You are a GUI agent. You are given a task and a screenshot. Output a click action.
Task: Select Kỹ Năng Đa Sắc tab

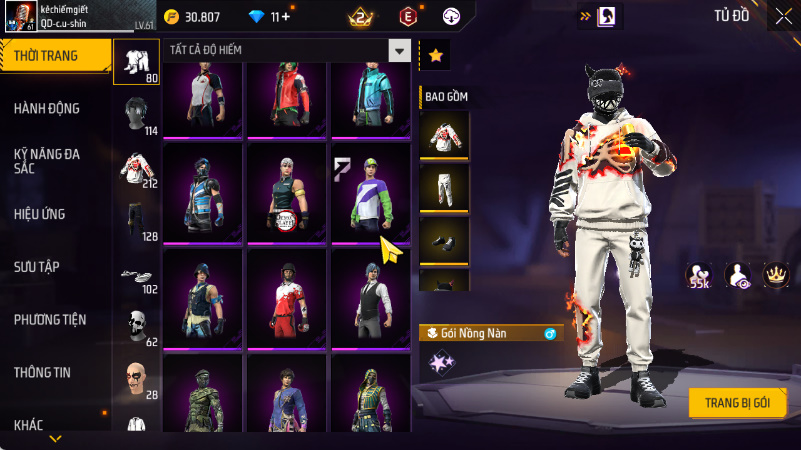point(47,162)
